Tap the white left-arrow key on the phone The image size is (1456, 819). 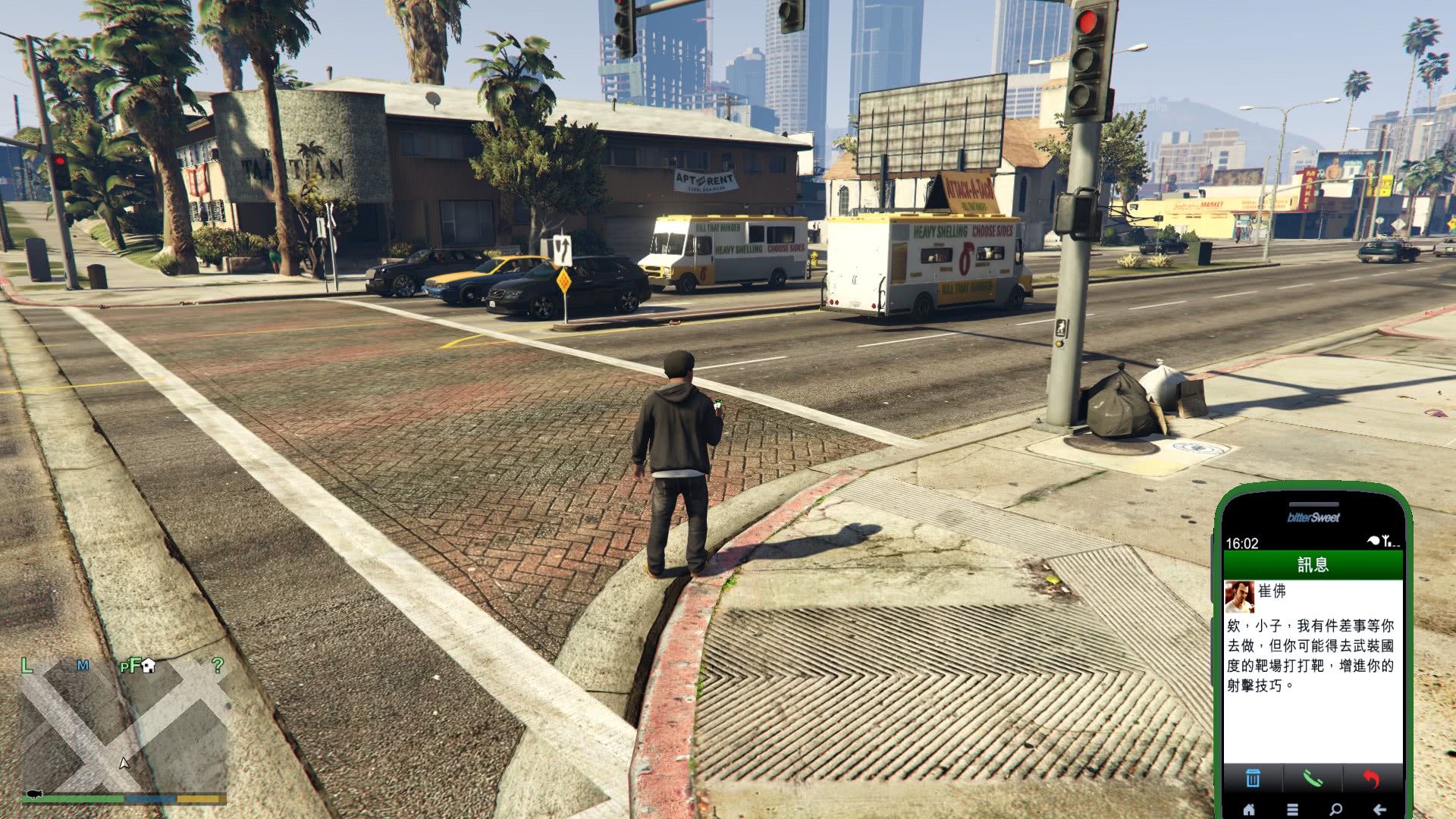pyautogui.click(x=1379, y=809)
